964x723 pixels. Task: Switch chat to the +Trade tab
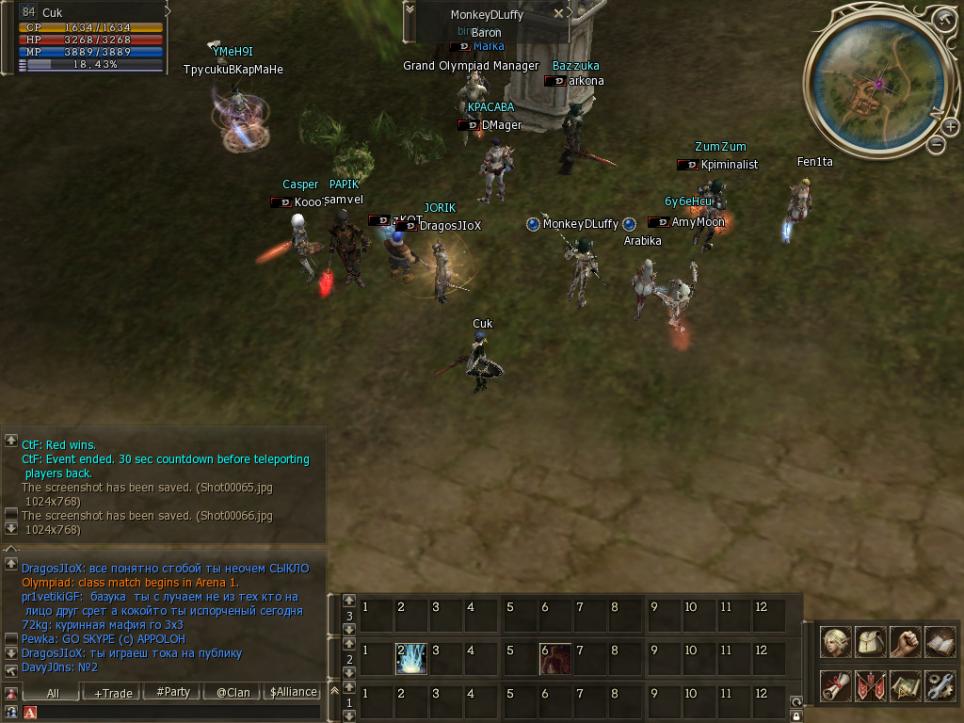(112, 693)
